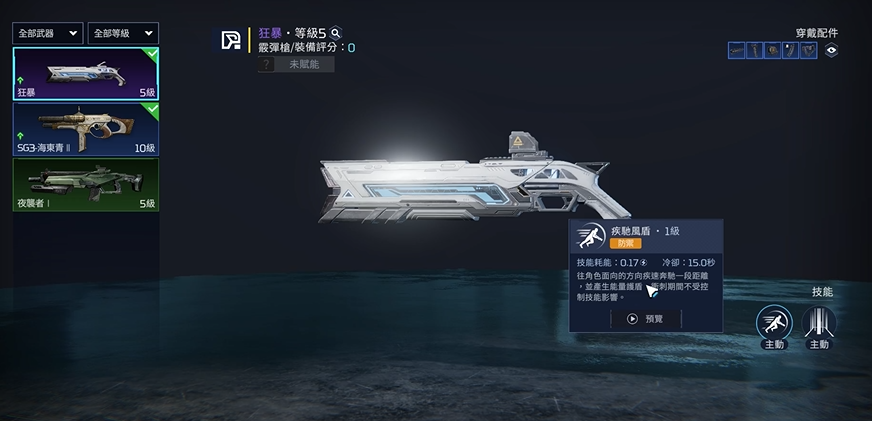Click the 未賦能 empowerment slot

point(295,64)
